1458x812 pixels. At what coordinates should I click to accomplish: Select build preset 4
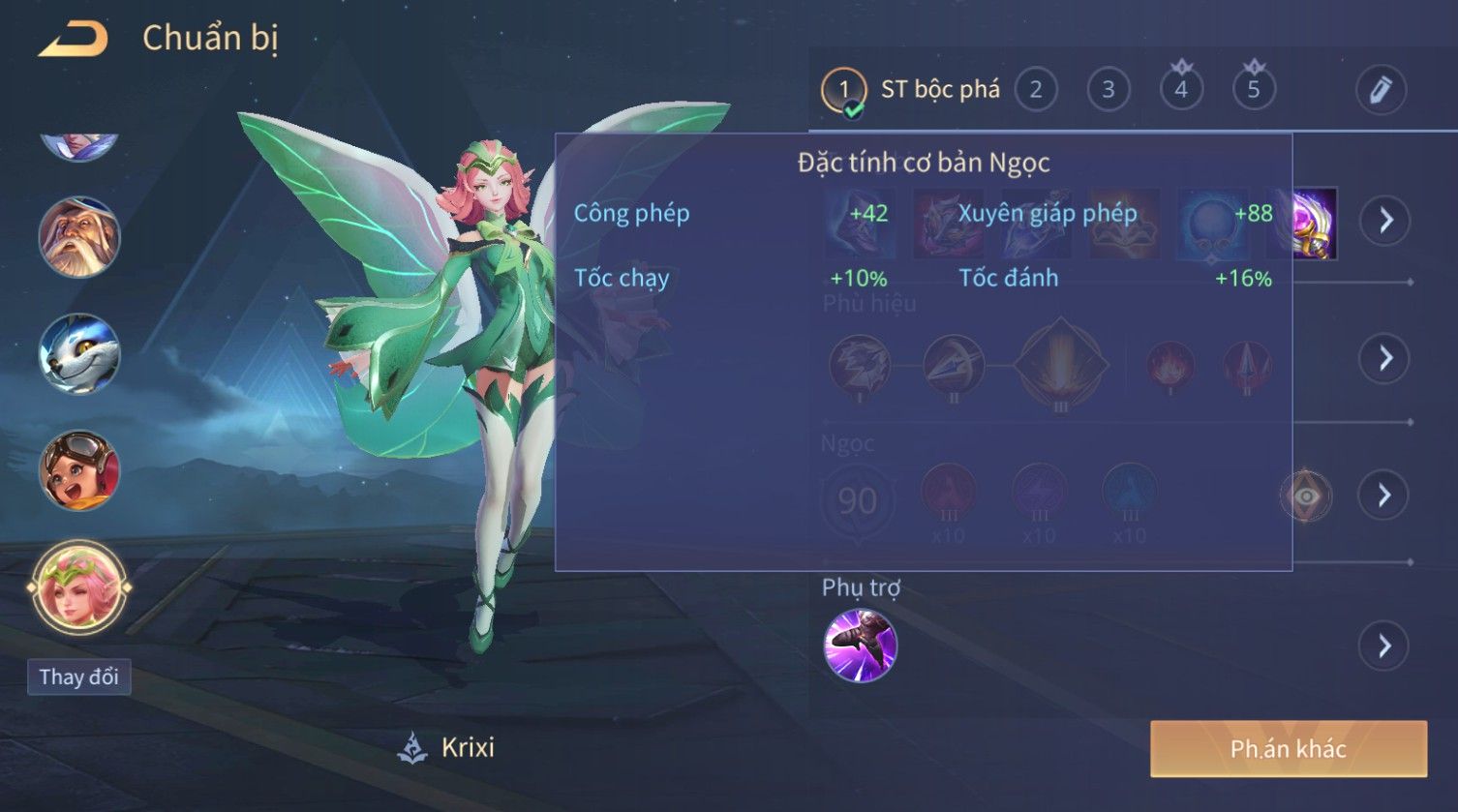point(1181,91)
